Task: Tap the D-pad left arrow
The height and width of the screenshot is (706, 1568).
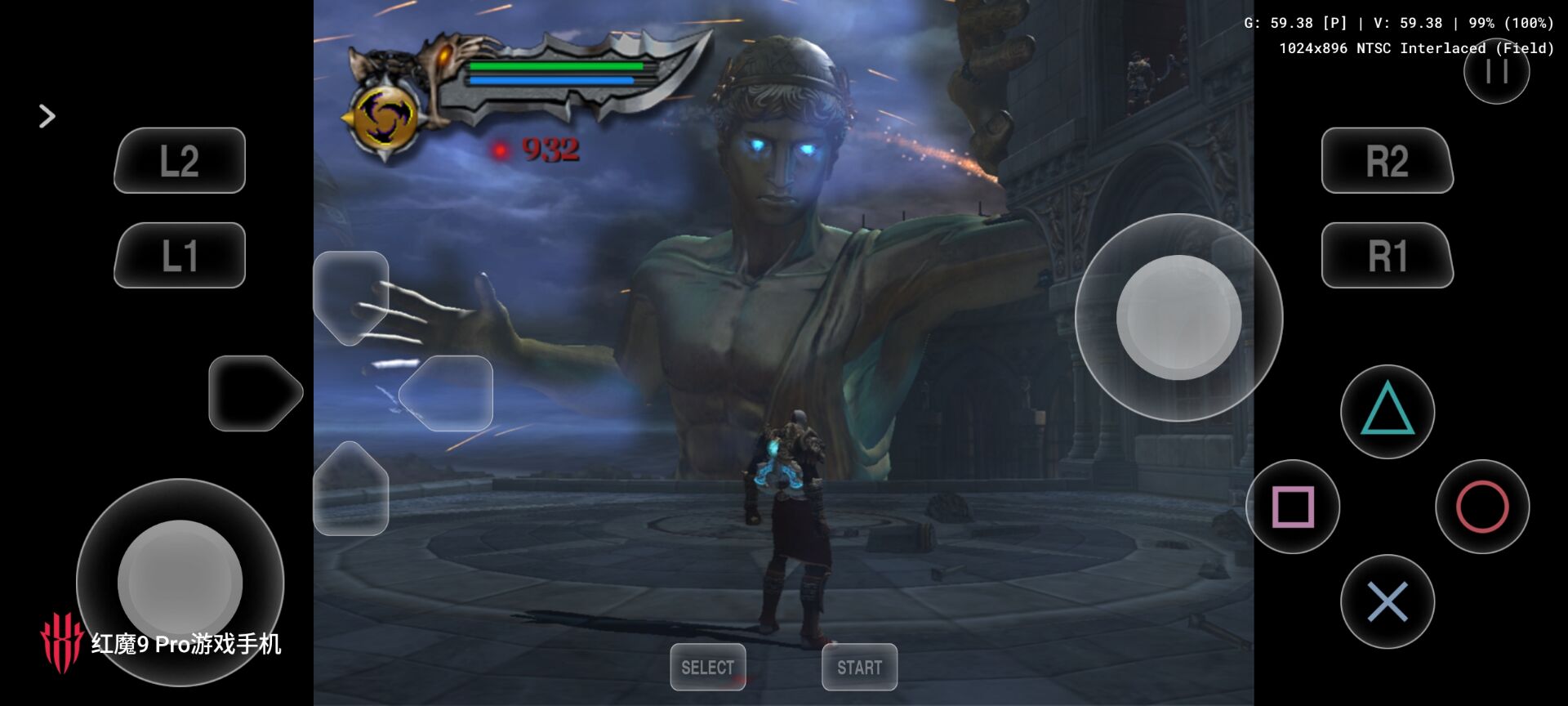Action: click(256, 393)
